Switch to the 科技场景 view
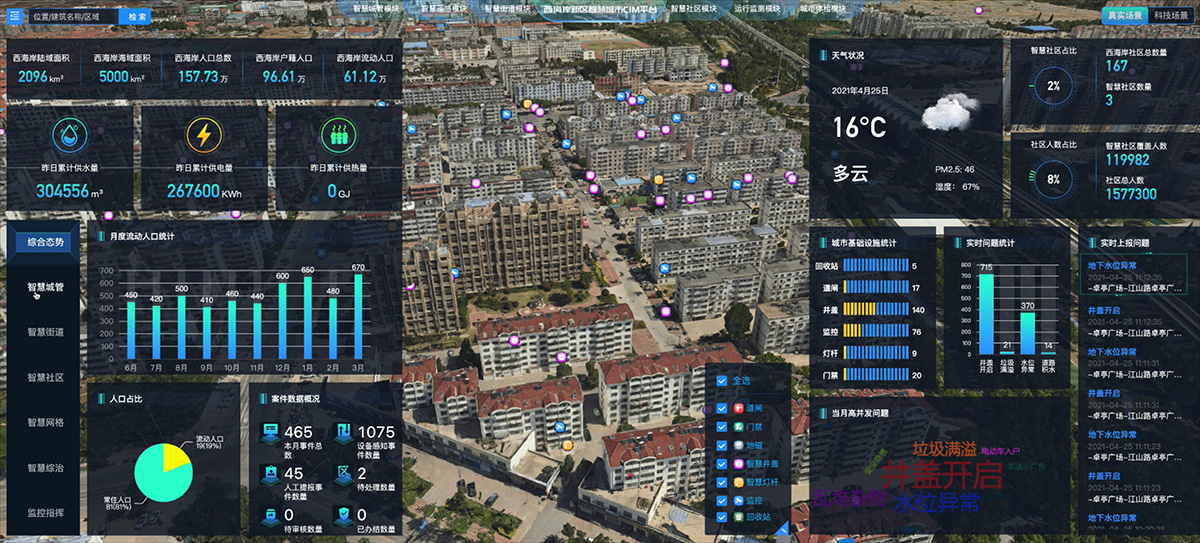The height and width of the screenshot is (543, 1200). 1171,15
